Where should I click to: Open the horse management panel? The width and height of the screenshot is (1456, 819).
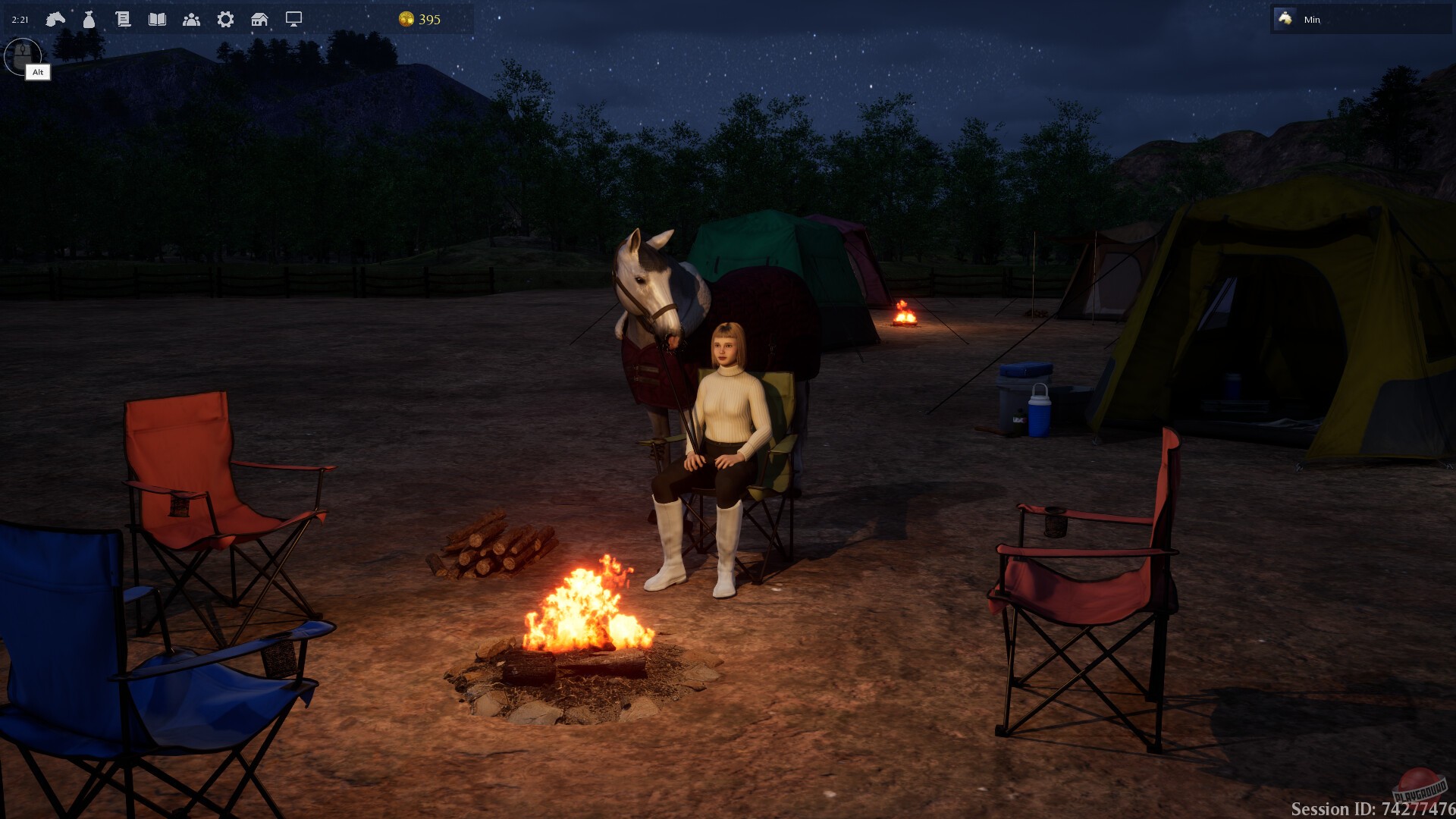[55, 19]
